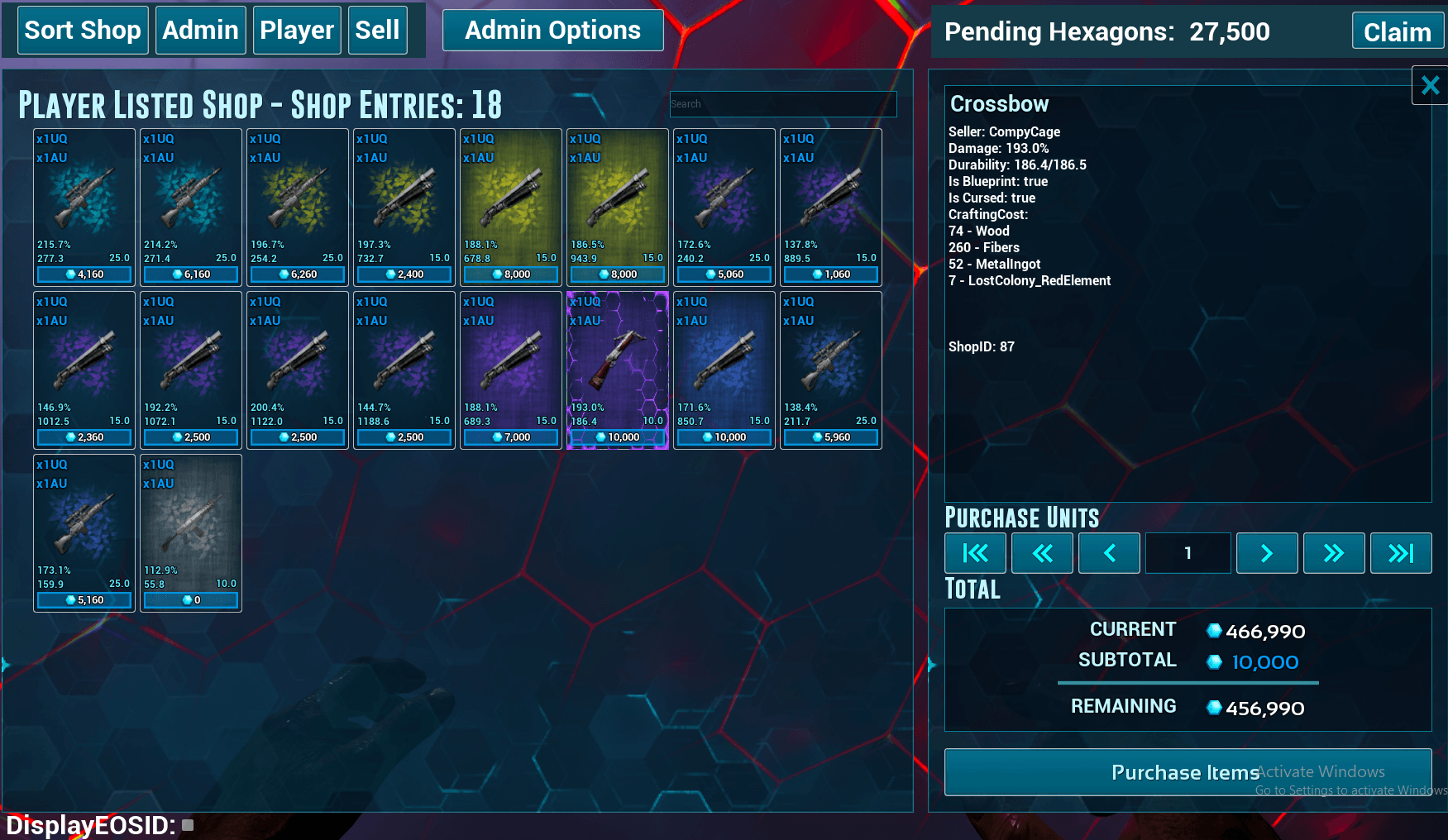Image resolution: width=1448 pixels, height=840 pixels.
Task: Select the 2,360 hexagon shotgun listing
Action: pos(84,370)
